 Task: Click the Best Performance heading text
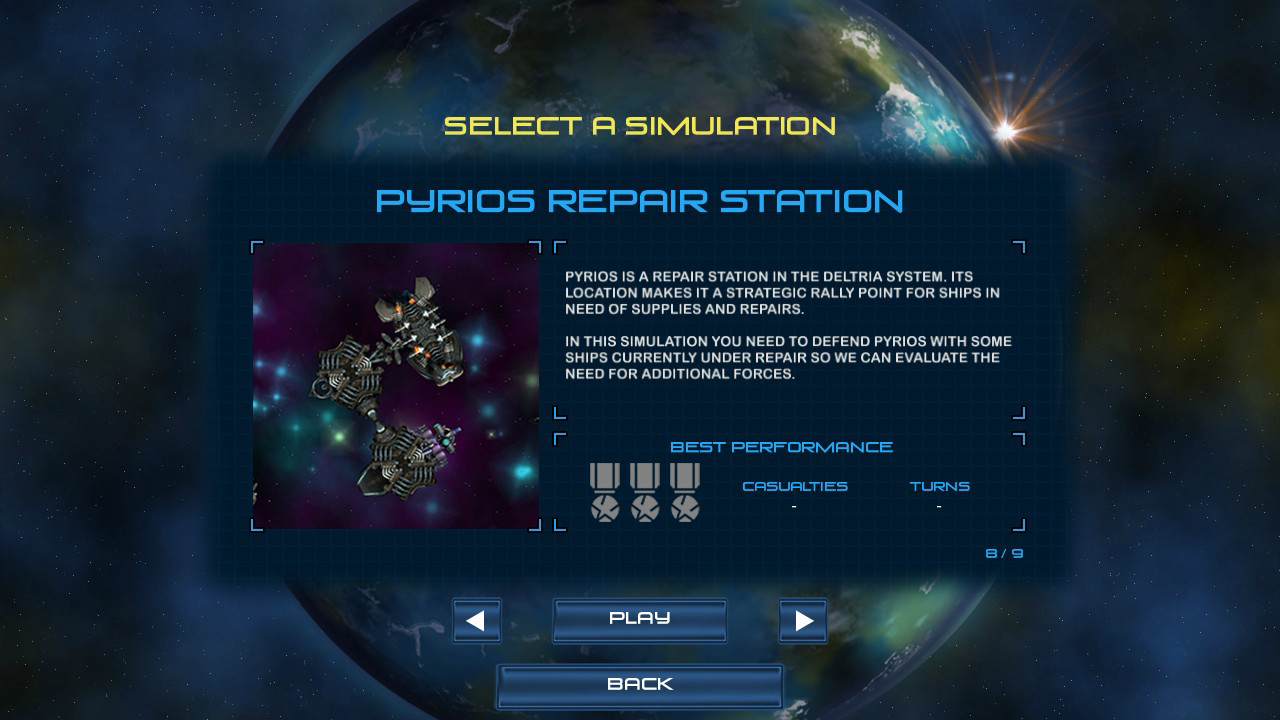[x=783, y=447]
